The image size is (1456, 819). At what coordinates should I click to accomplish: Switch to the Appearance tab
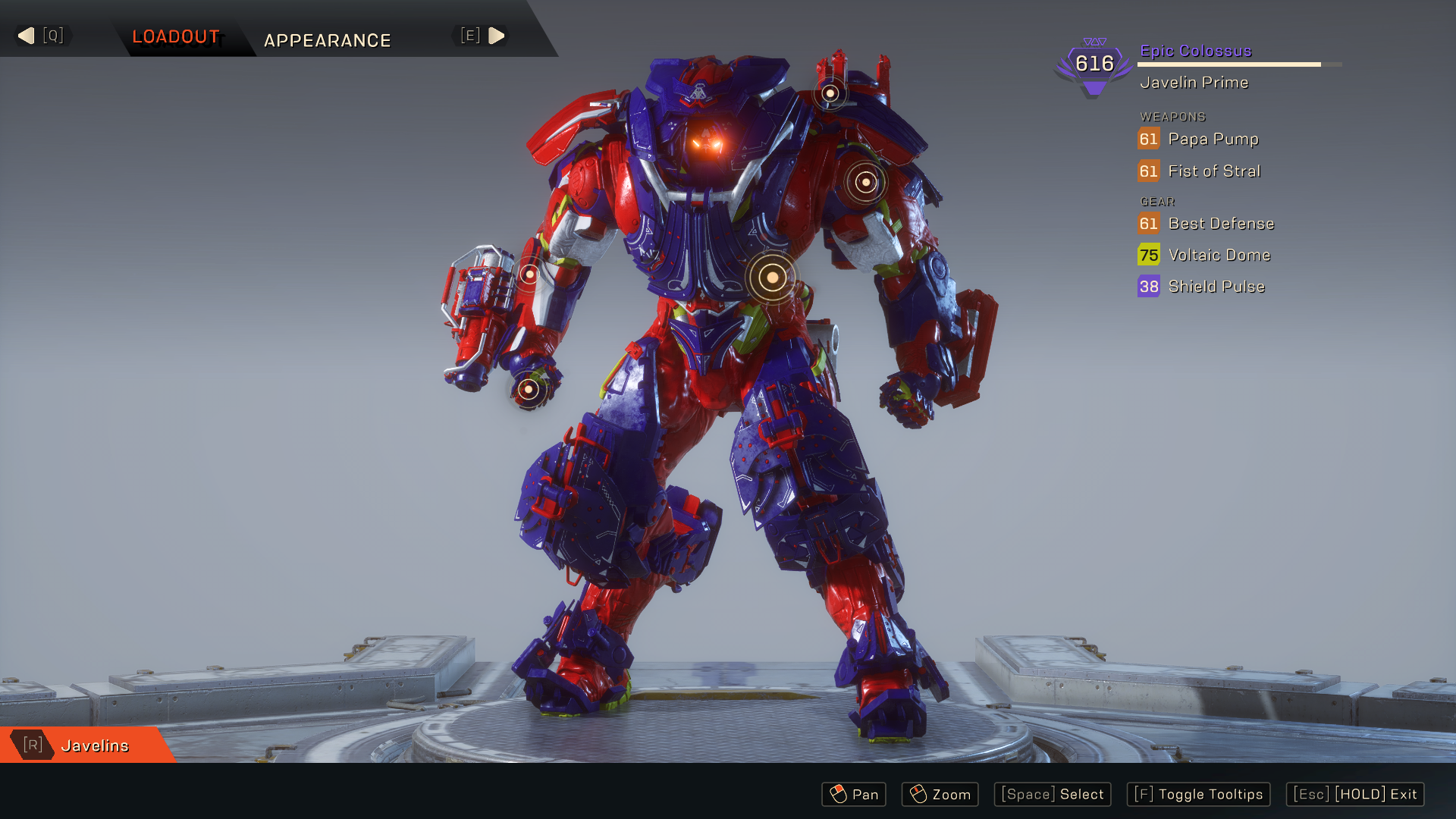tap(327, 40)
